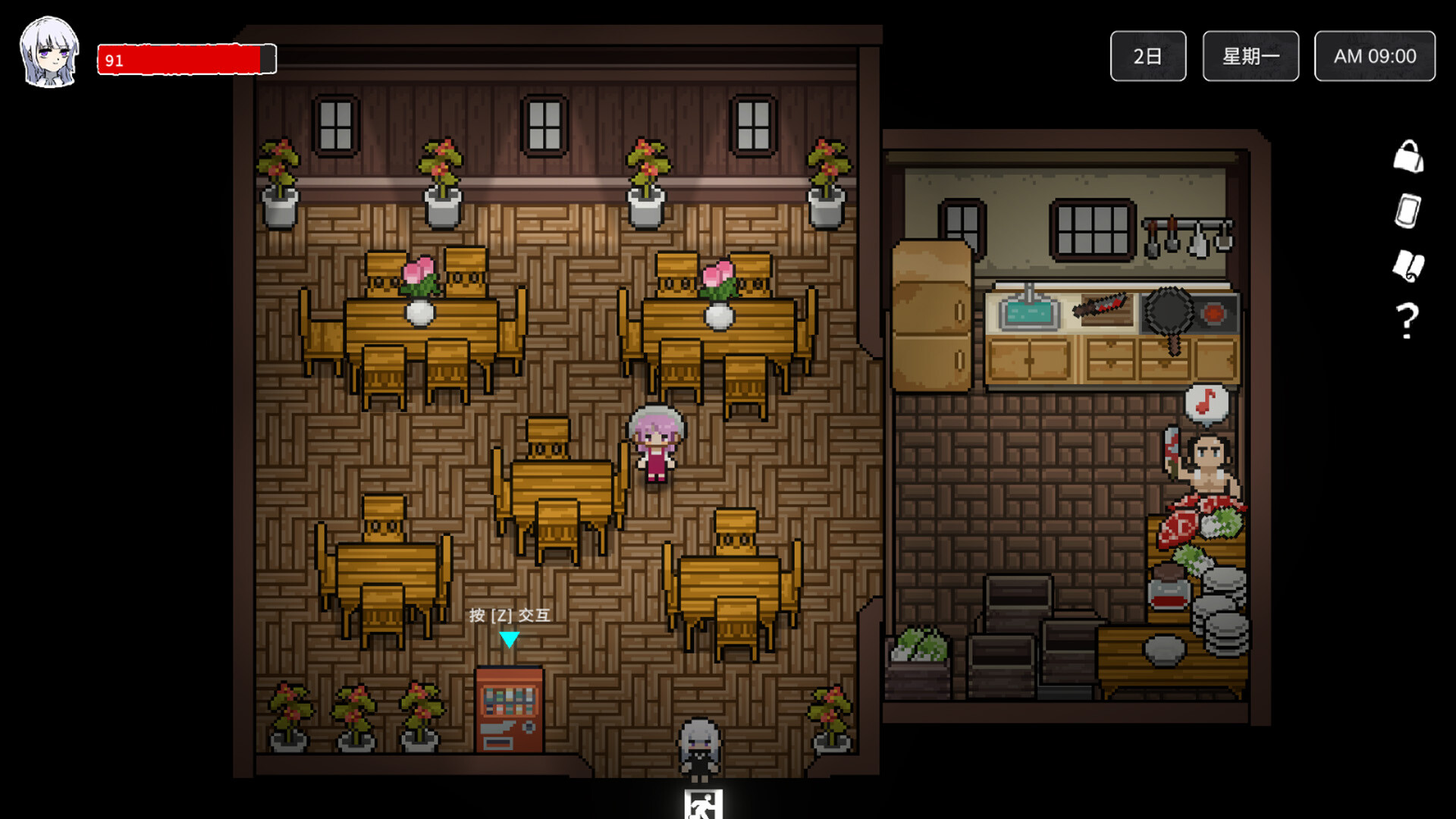Toggle the 'AM 09:00' time display panel
The image size is (1456, 819).
(1374, 55)
